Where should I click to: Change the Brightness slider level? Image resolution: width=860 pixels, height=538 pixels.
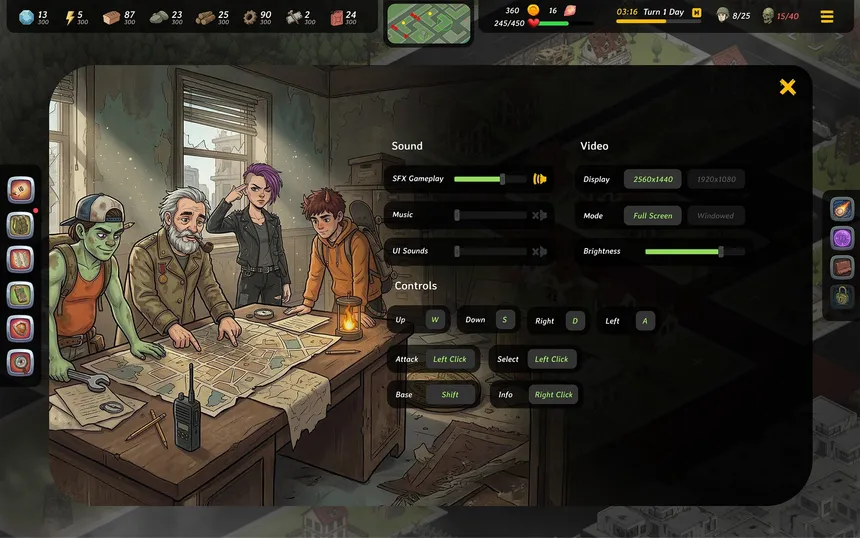[x=720, y=252]
